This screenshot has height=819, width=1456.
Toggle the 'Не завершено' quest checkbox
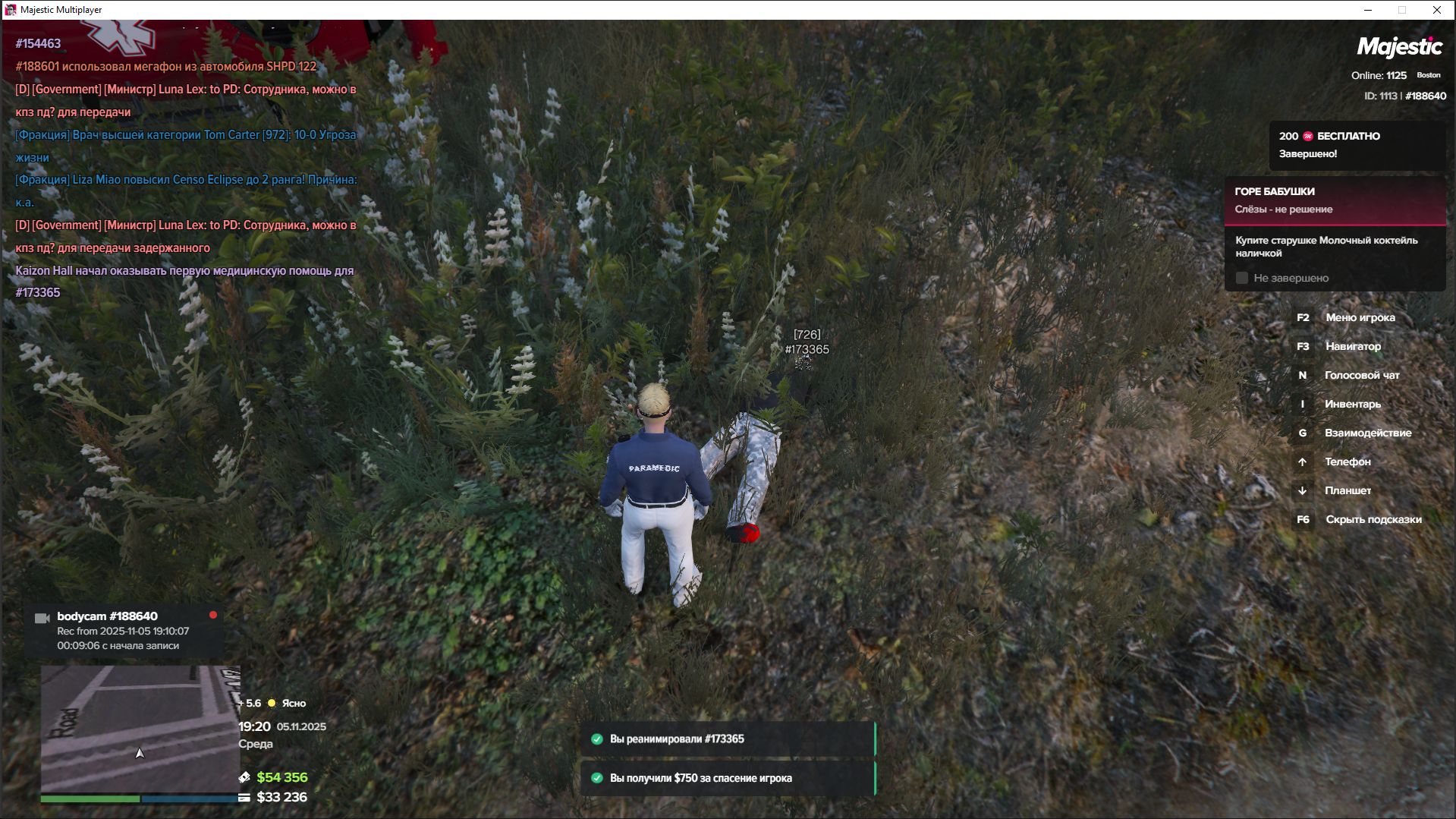(x=1242, y=278)
